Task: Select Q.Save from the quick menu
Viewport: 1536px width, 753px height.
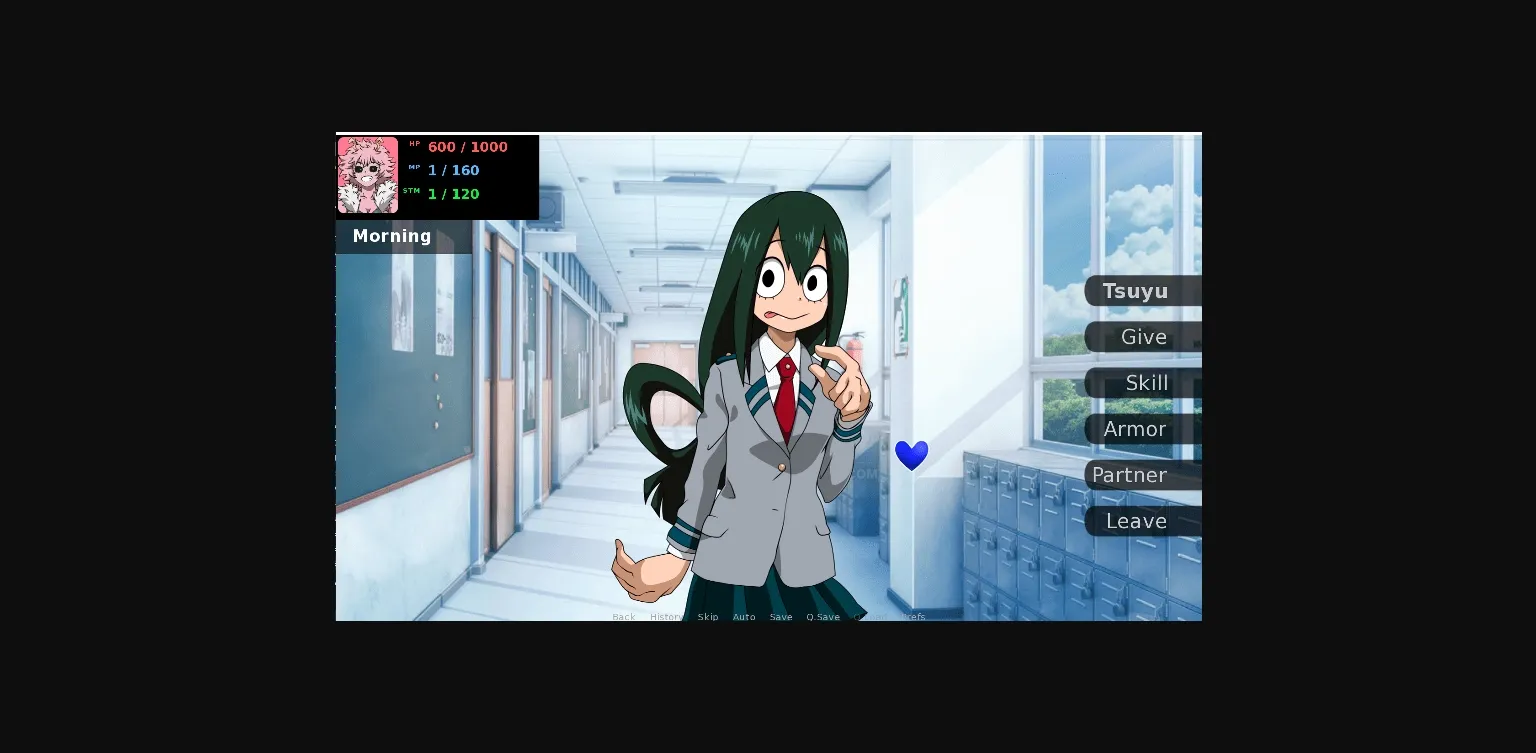Action: [x=822, y=617]
